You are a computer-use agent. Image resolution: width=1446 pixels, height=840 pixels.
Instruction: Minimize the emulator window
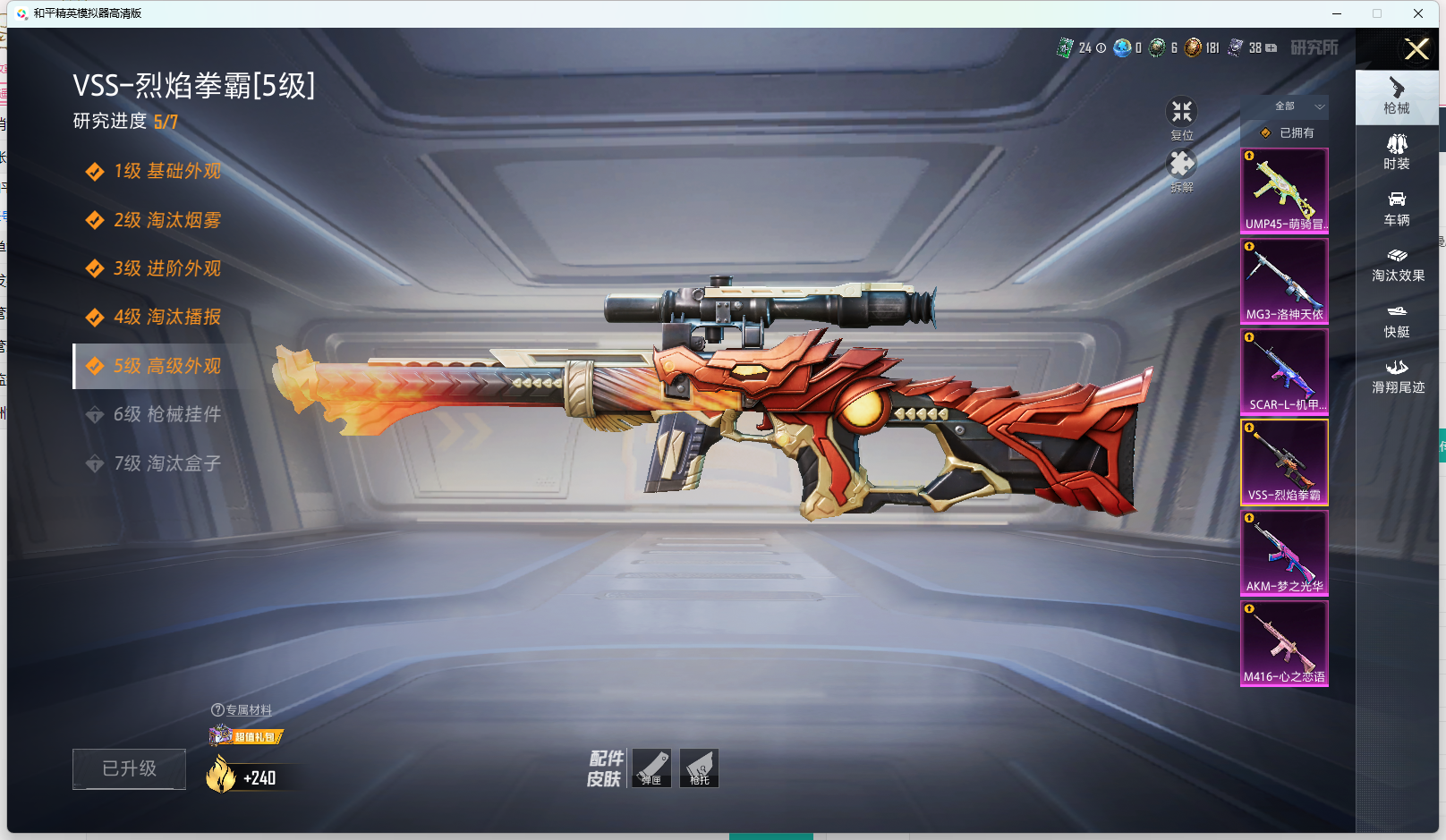(1337, 13)
